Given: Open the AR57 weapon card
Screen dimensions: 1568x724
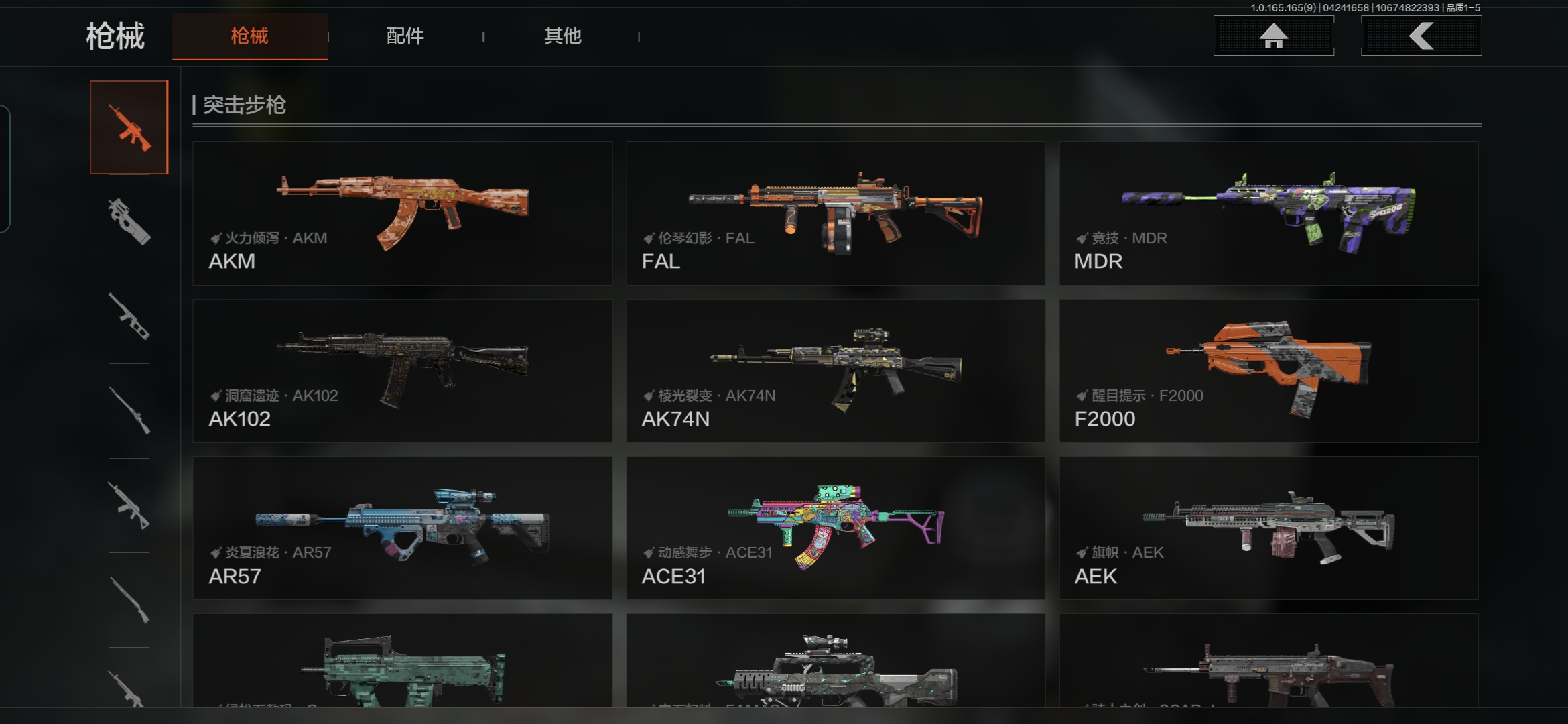Looking at the screenshot, I should click(402, 528).
